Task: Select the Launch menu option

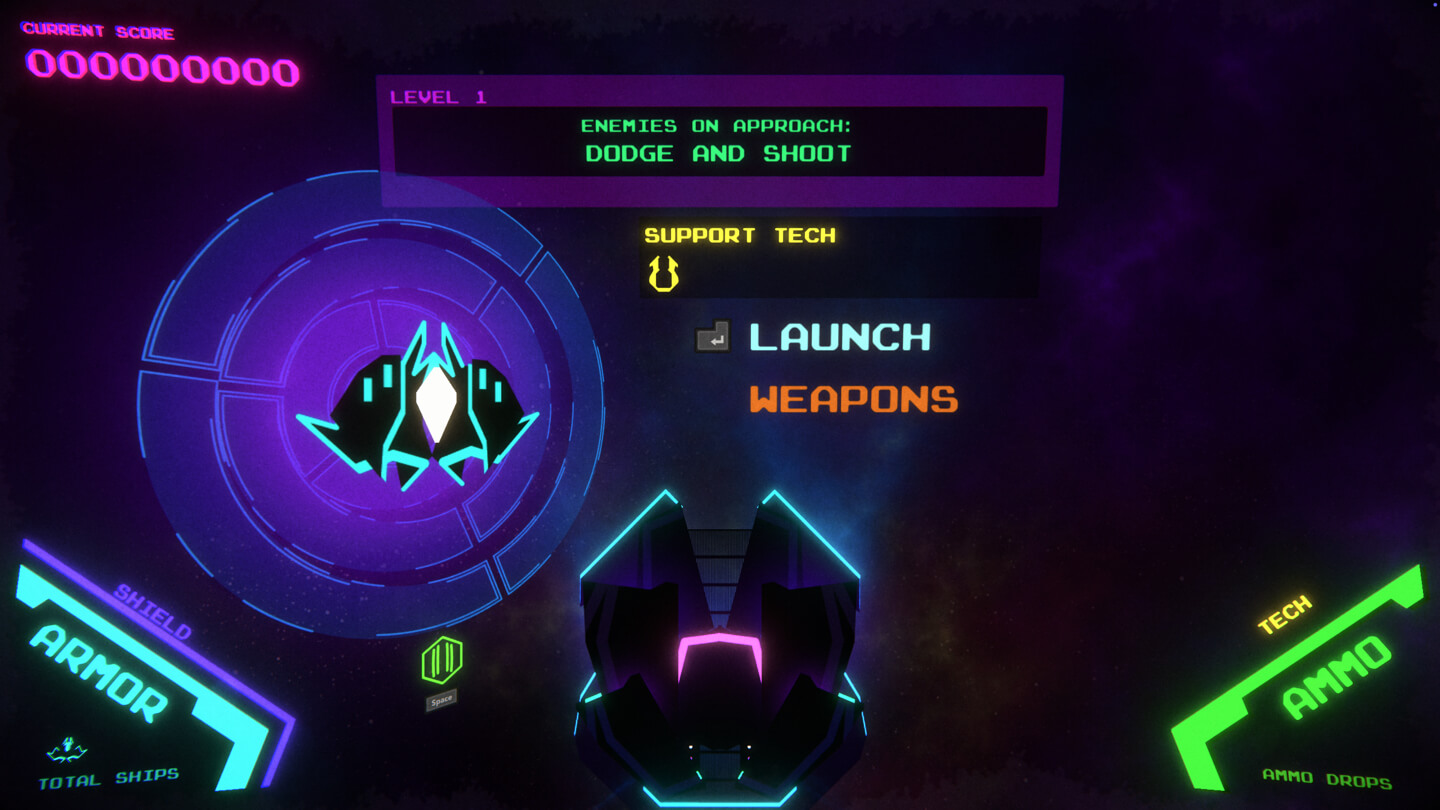Action: pyautogui.click(x=839, y=337)
